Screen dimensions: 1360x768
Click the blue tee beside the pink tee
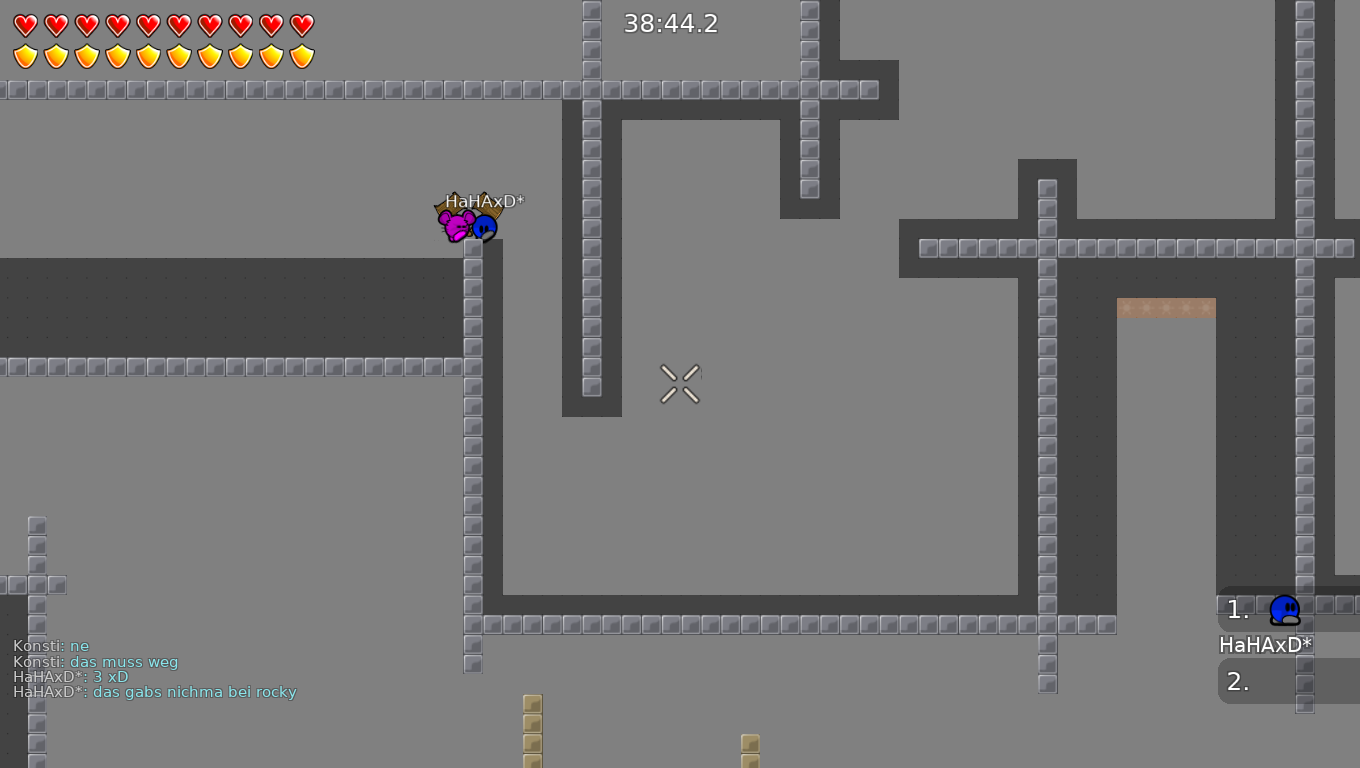485,227
